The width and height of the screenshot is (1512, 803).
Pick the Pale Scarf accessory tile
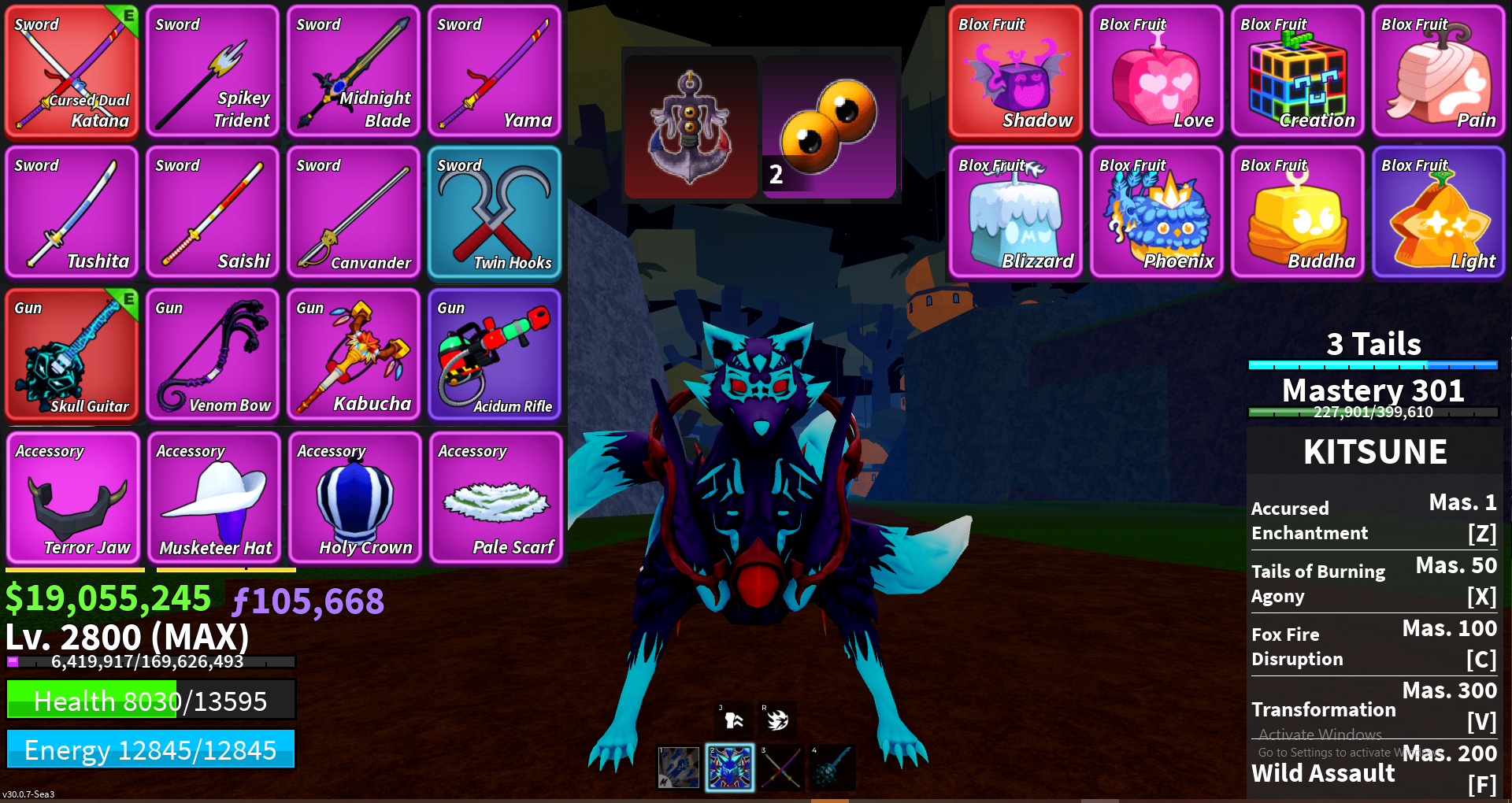tap(496, 498)
